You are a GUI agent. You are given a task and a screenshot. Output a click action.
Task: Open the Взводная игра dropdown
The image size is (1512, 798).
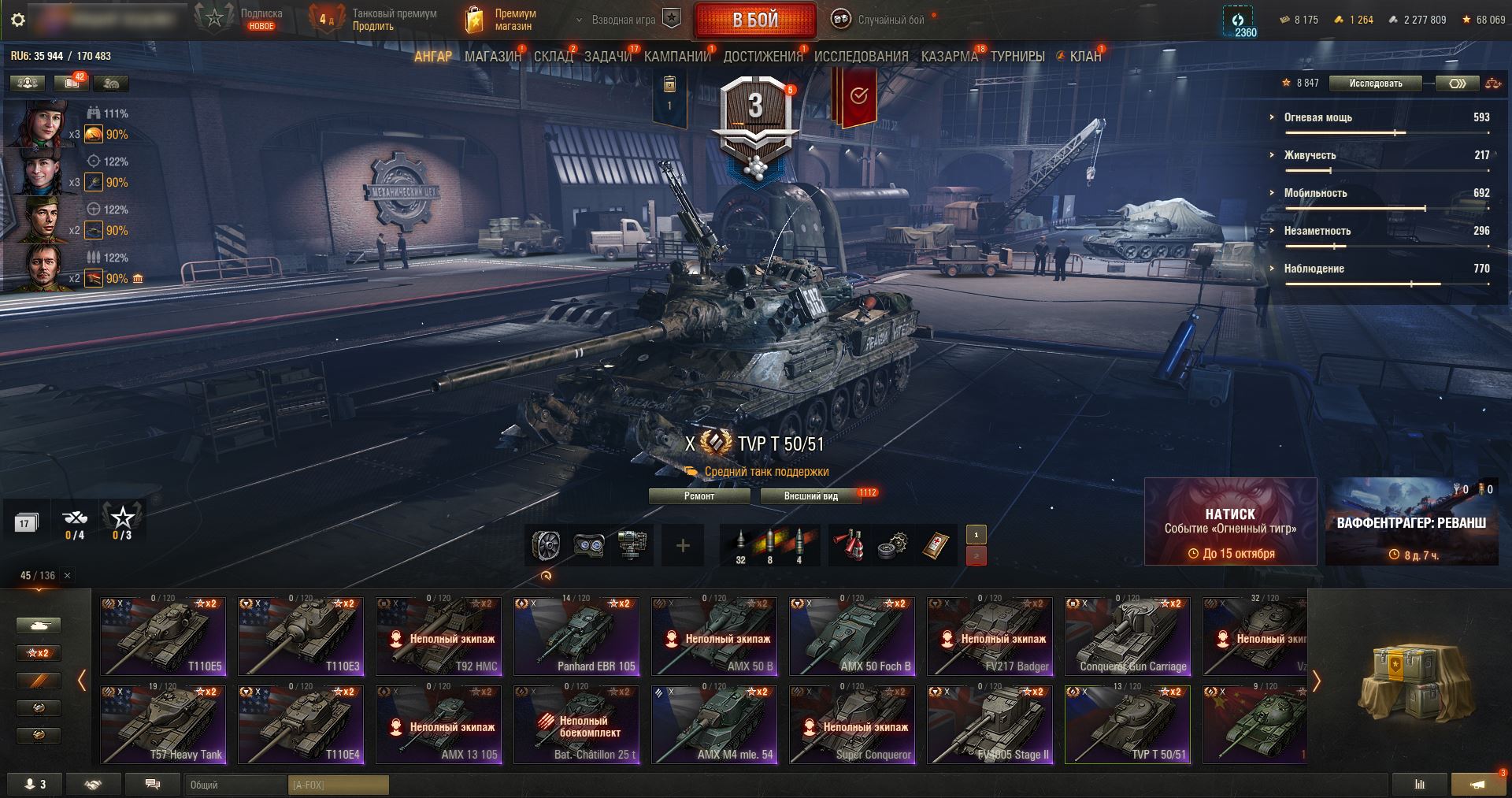[624, 20]
